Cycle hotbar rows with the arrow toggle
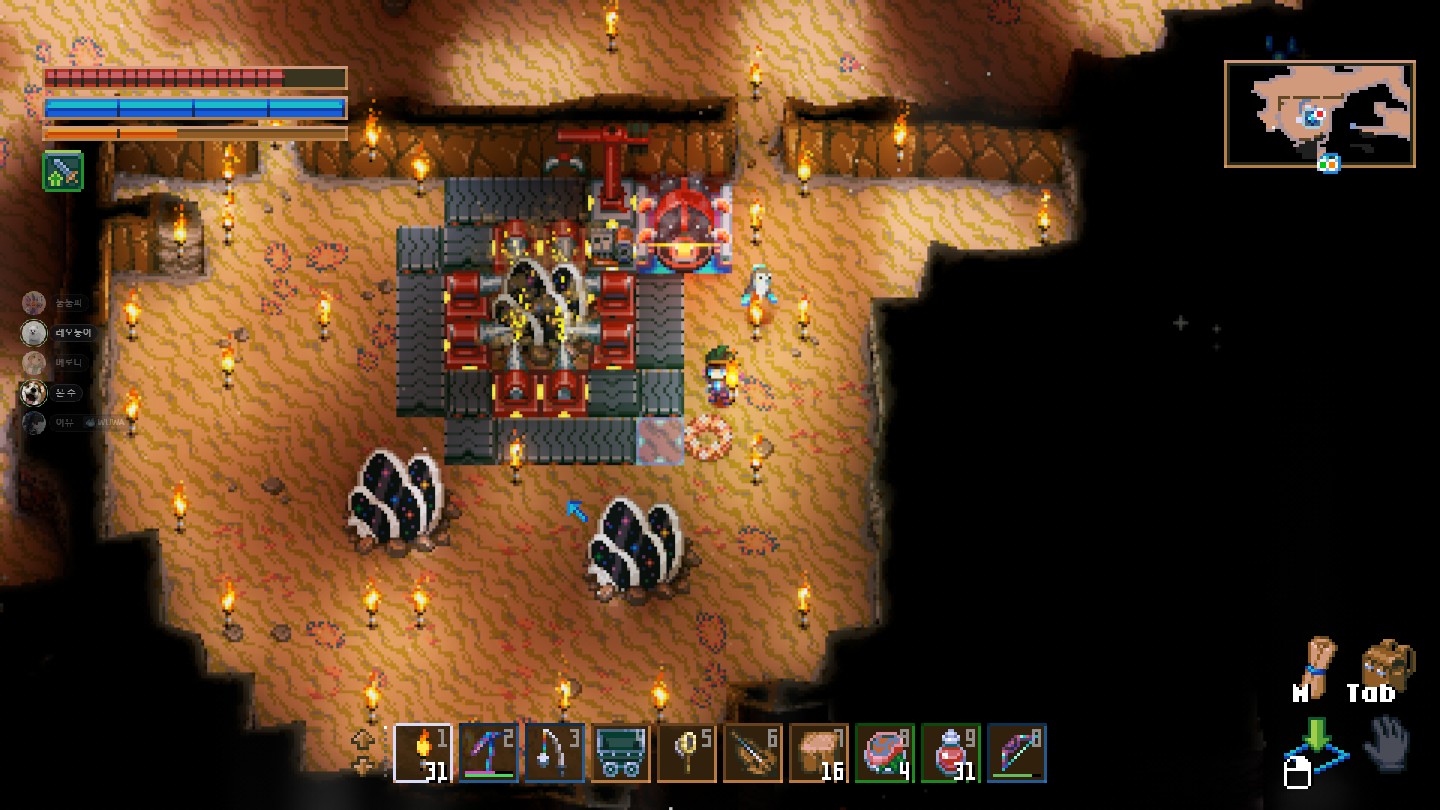The image size is (1440, 810). (363, 752)
